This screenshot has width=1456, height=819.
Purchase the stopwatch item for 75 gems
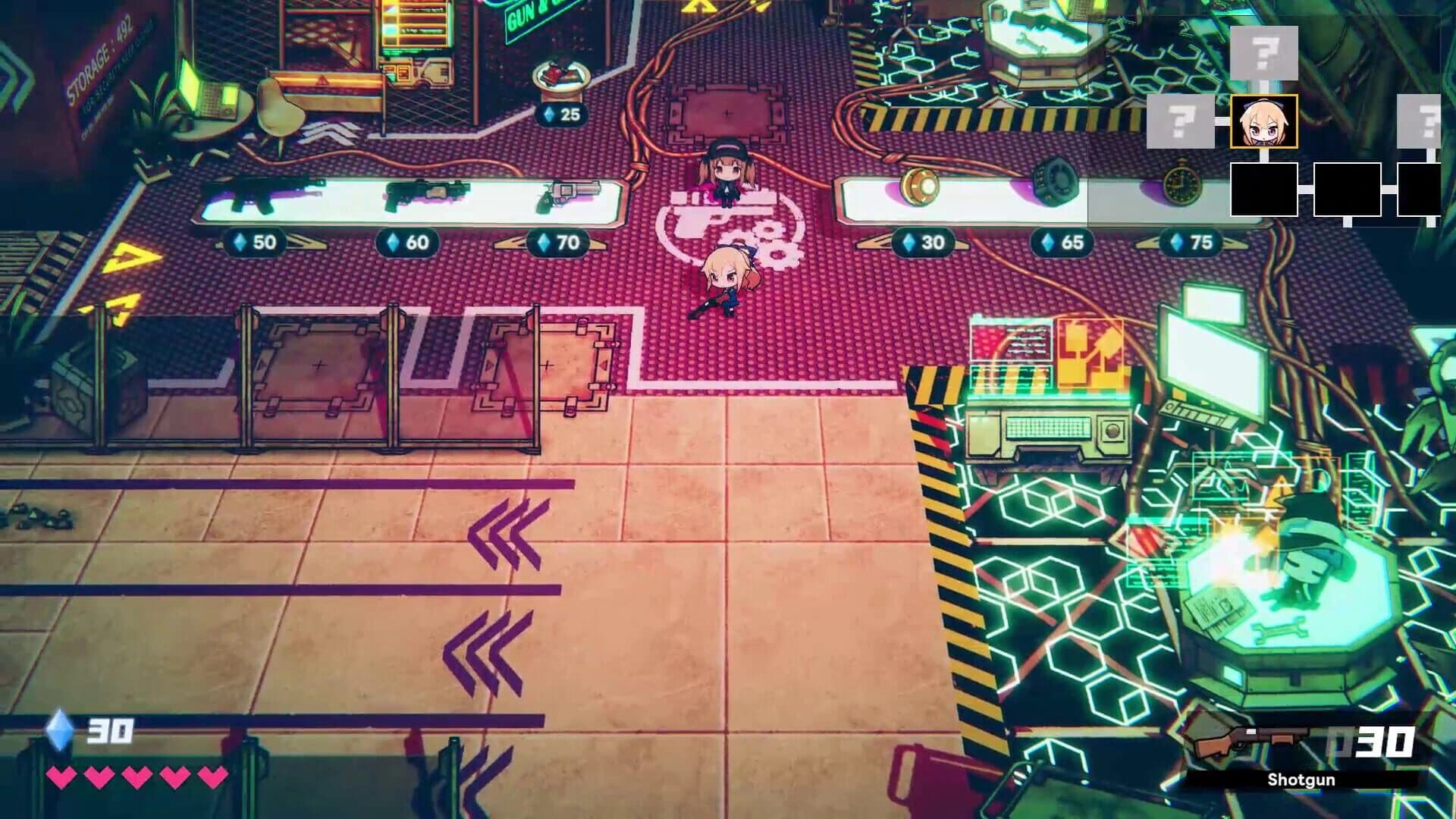pos(1180,182)
